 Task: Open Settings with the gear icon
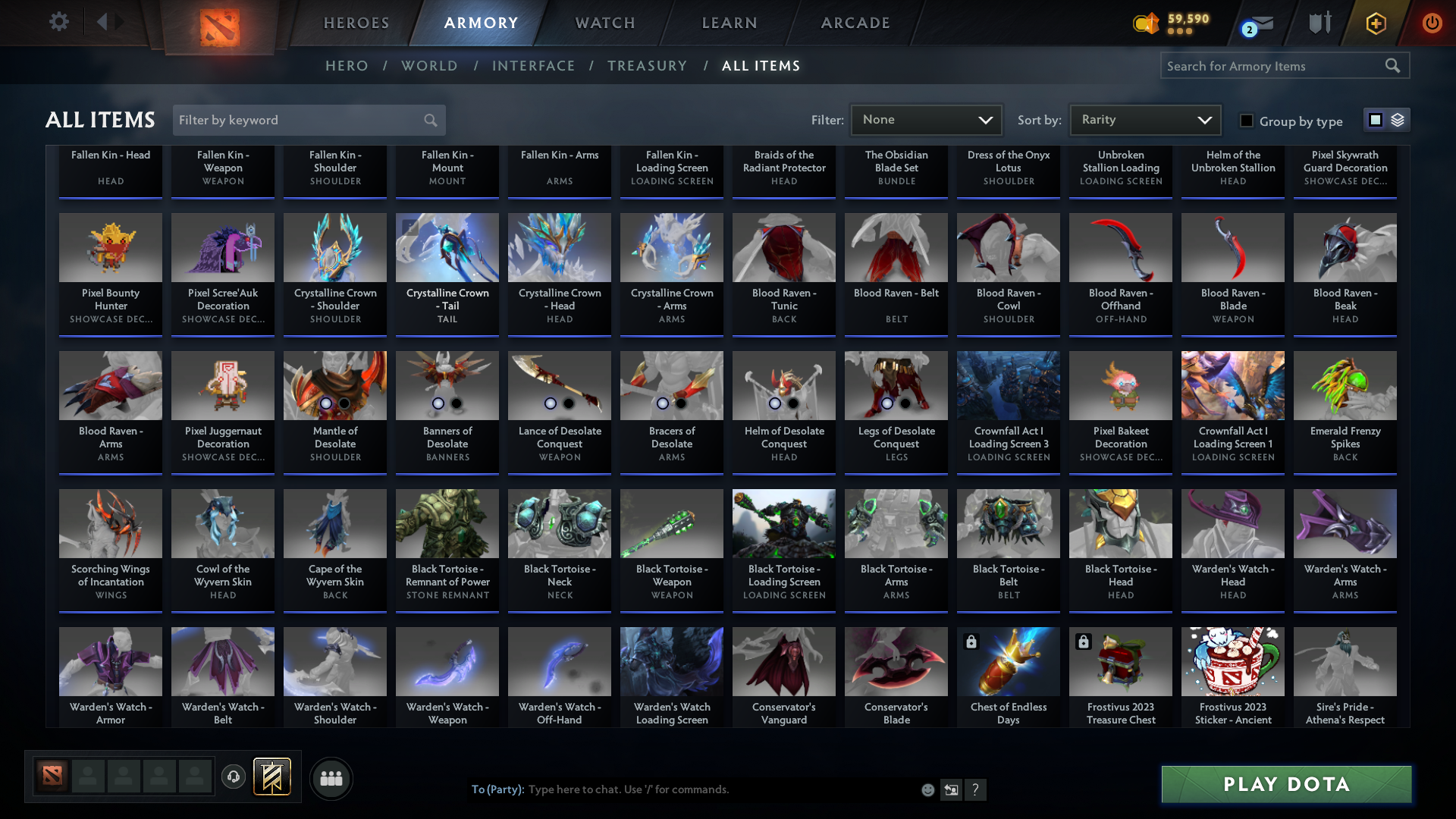[58, 23]
